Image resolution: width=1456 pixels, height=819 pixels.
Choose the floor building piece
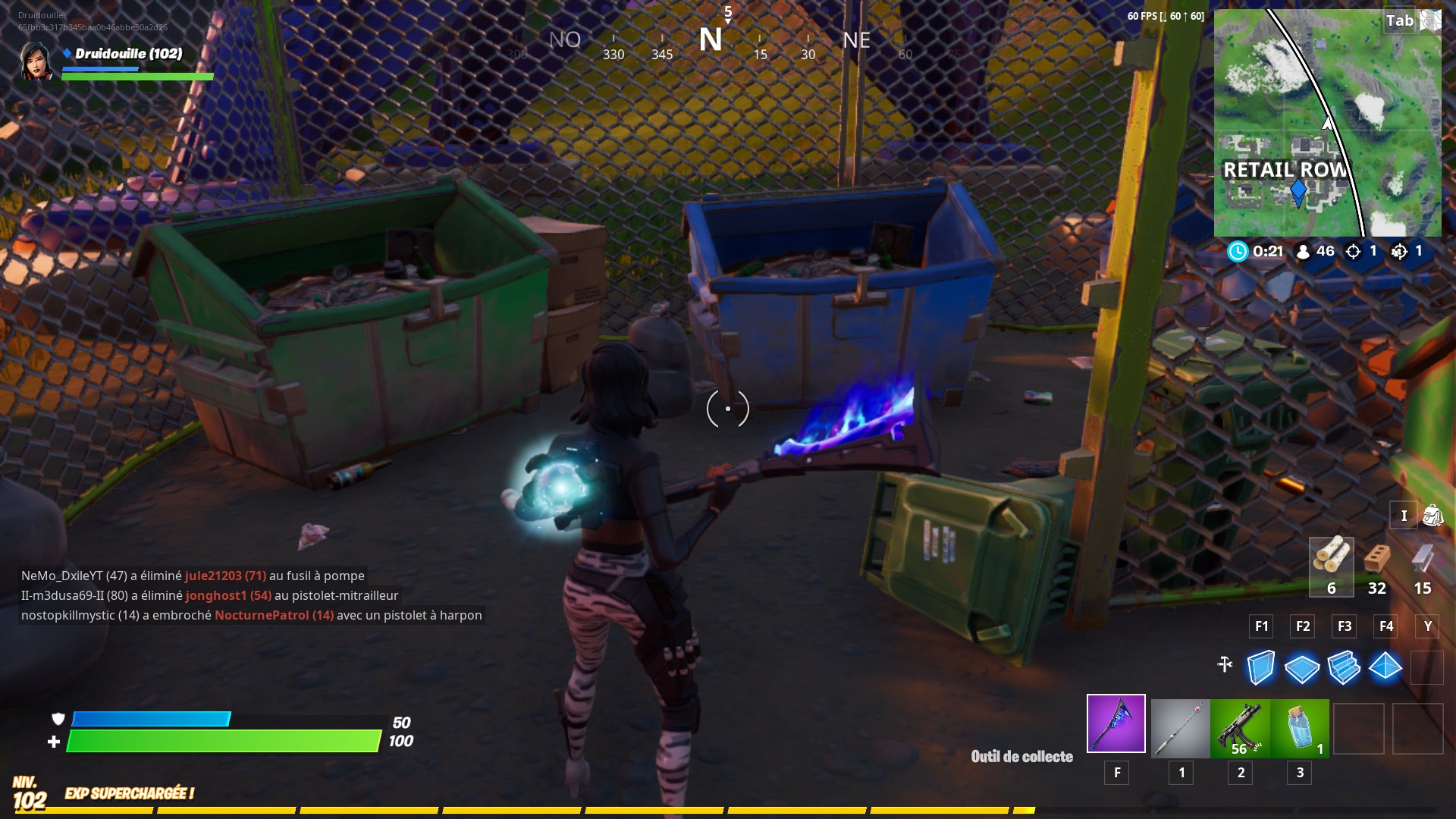click(x=1302, y=668)
